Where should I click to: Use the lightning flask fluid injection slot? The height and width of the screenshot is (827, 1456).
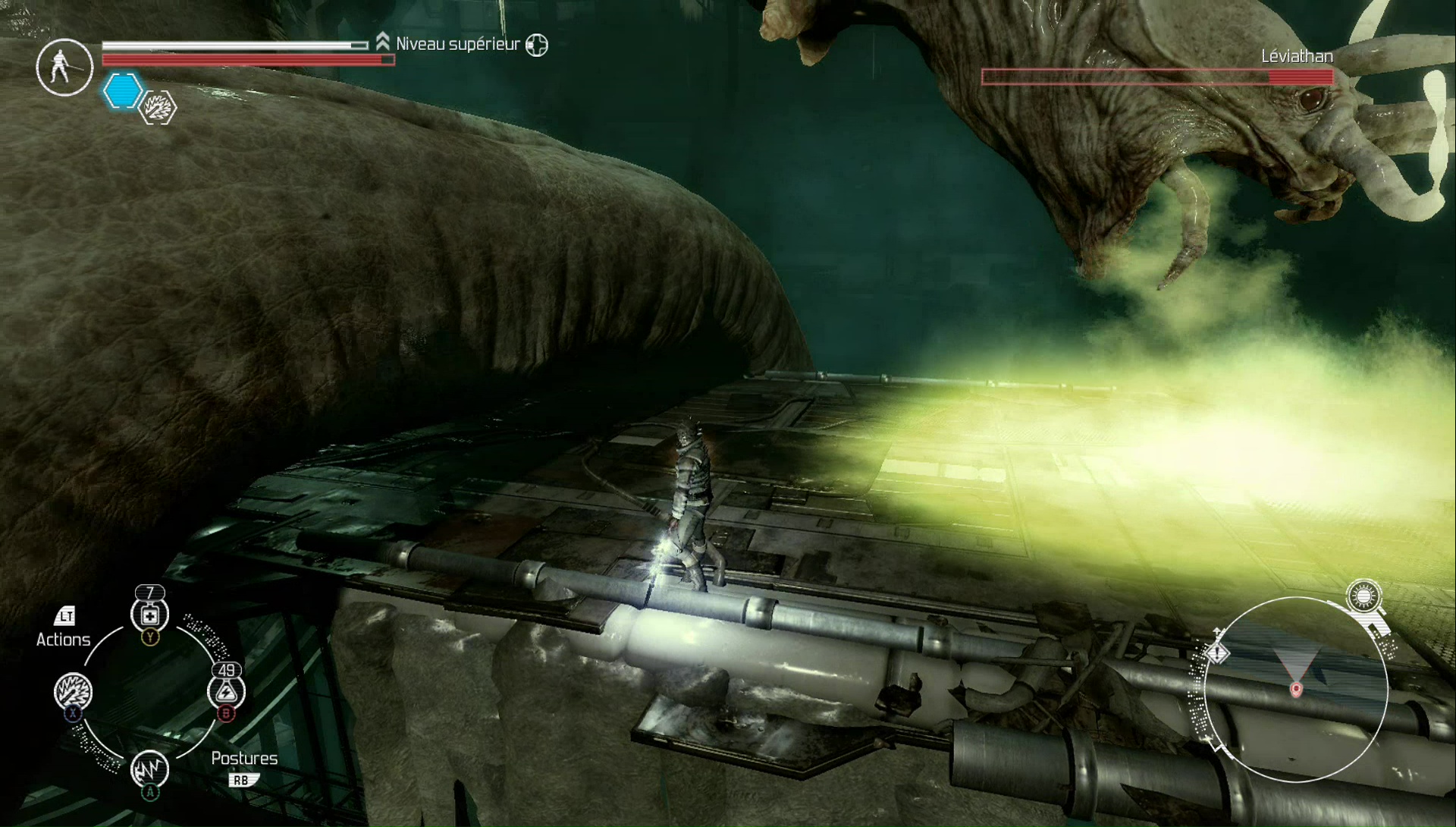[226, 690]
